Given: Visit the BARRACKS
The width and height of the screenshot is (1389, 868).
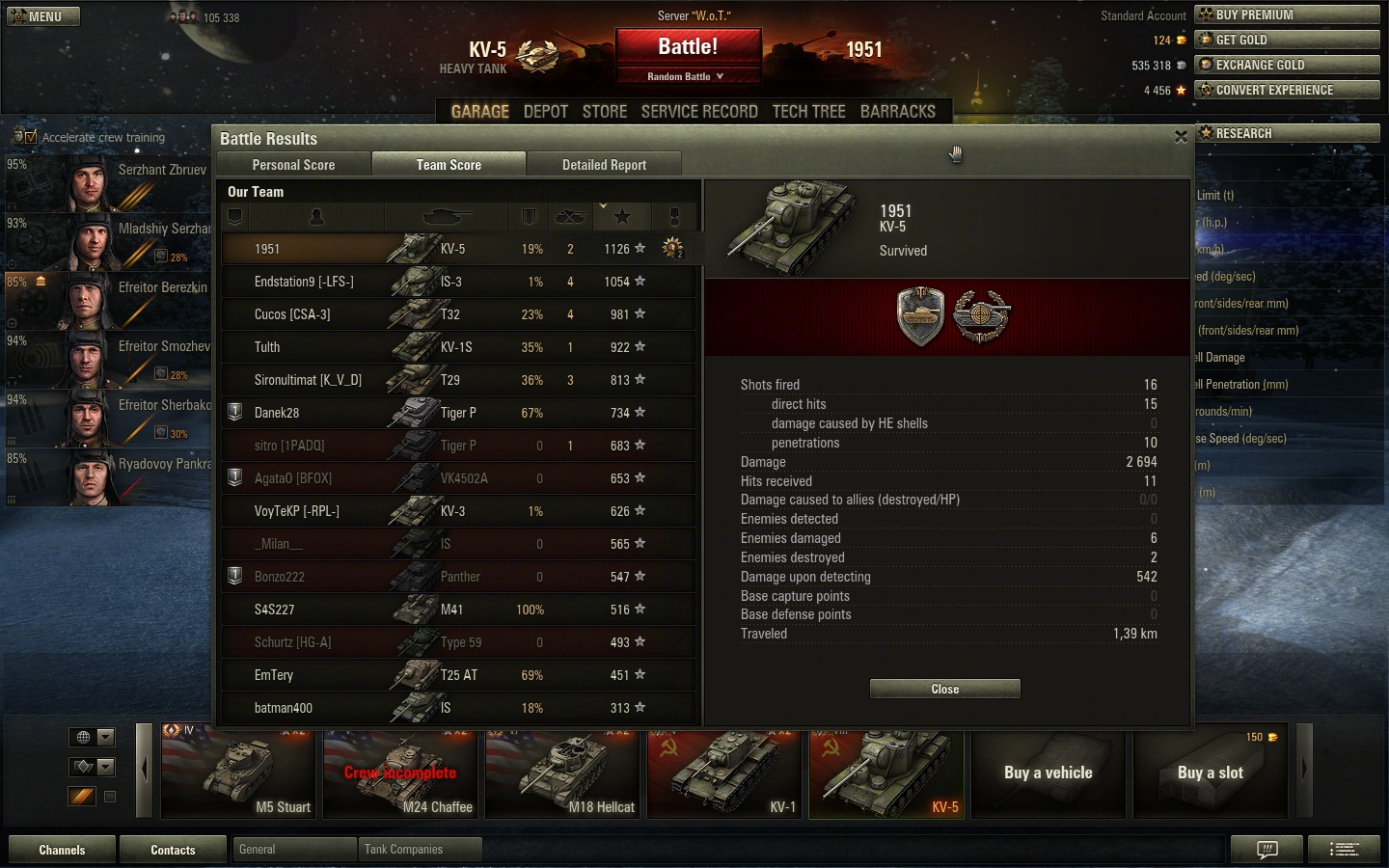Looking at the screenshot, I should click(x=897, y=112).
